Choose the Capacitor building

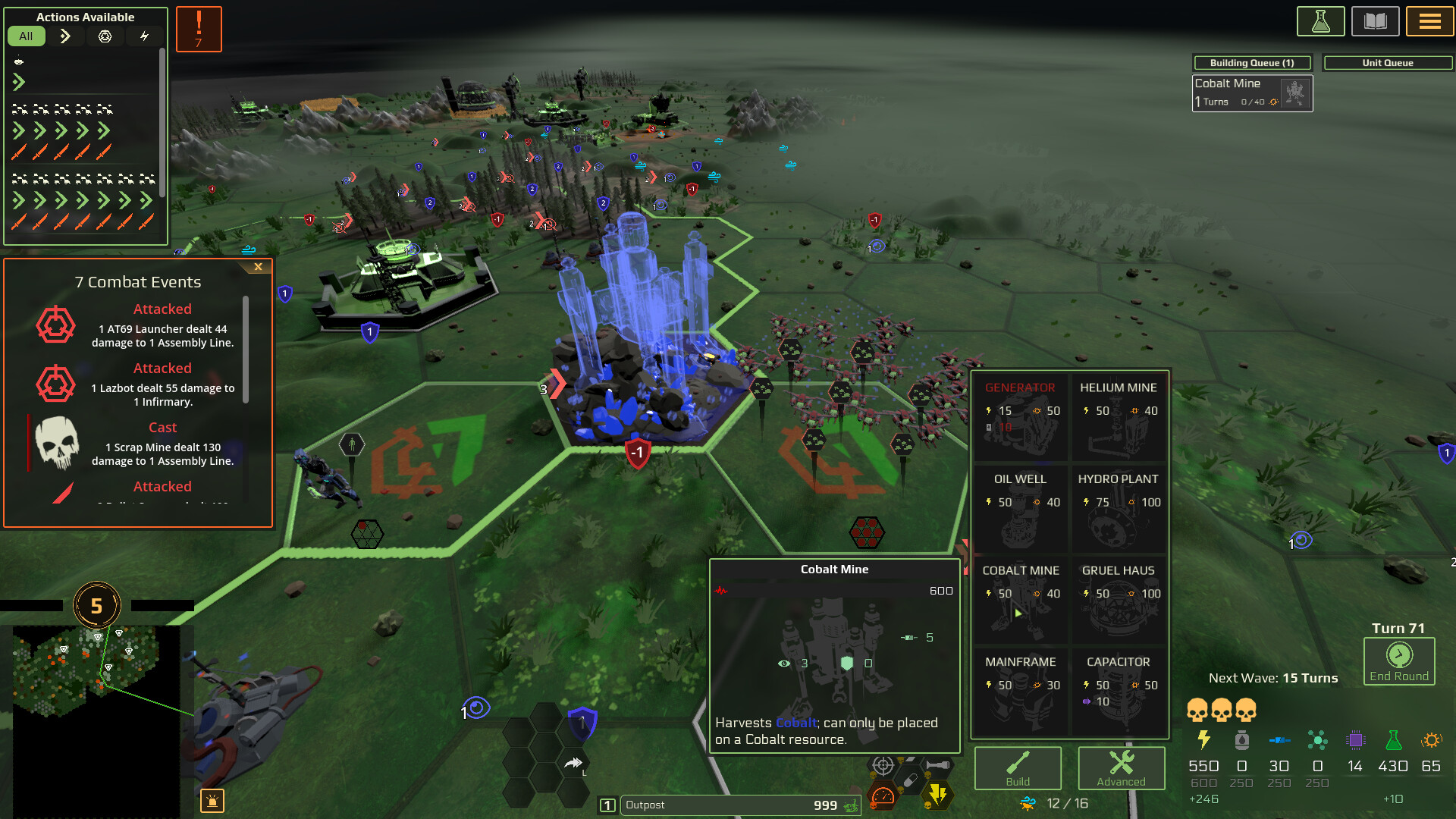point(1118,691)
